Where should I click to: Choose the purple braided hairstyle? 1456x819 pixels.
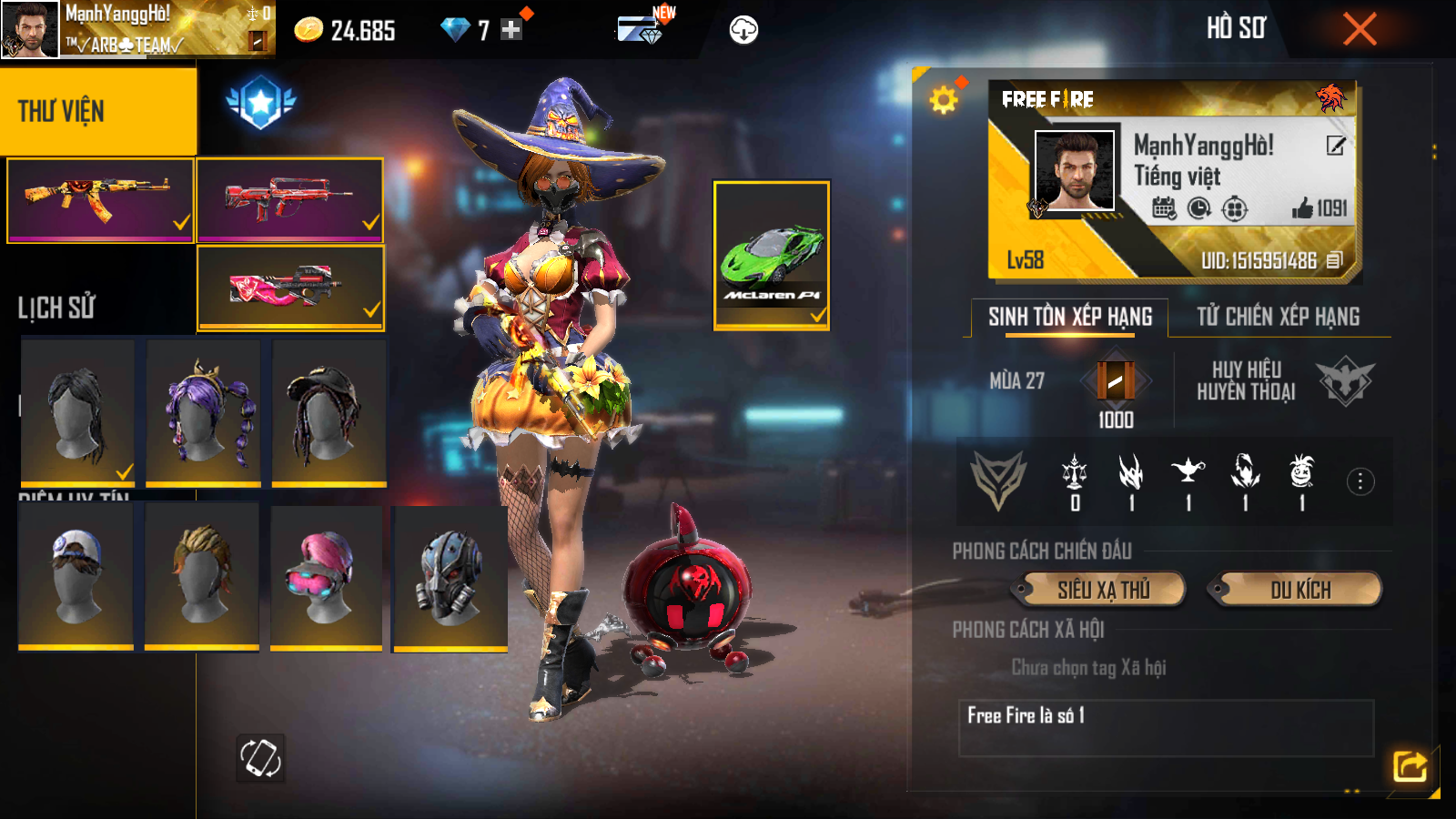click(x=204, y=411)
